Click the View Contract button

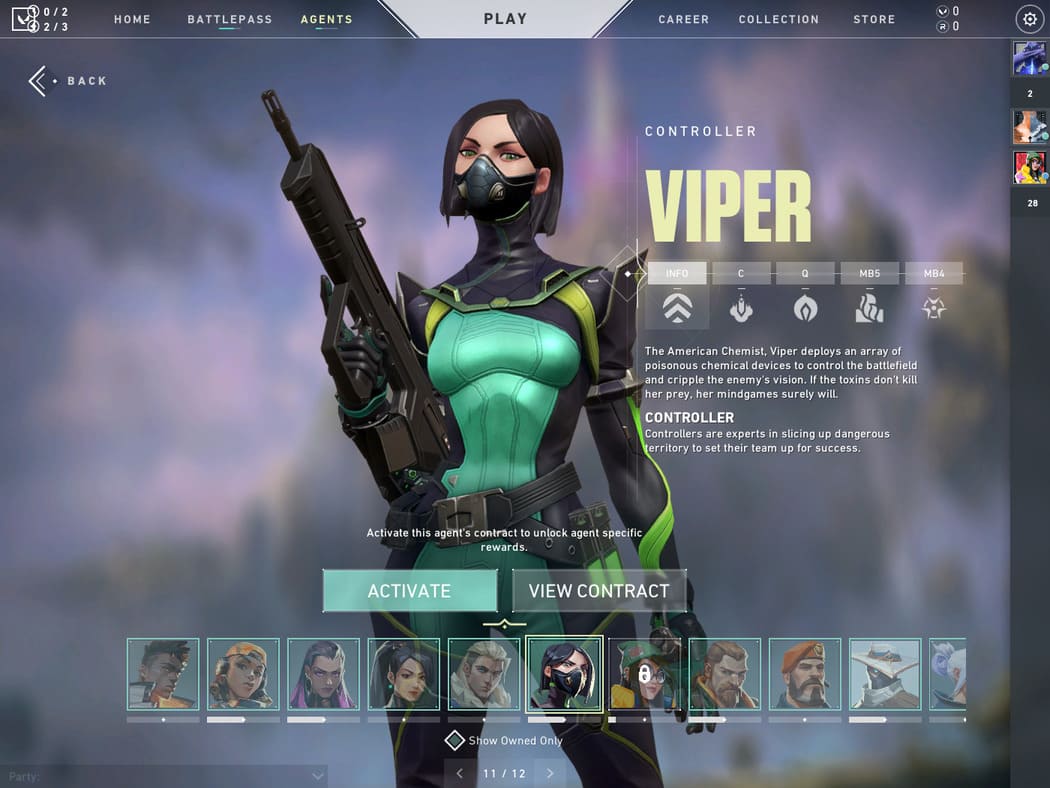point(599,591)
